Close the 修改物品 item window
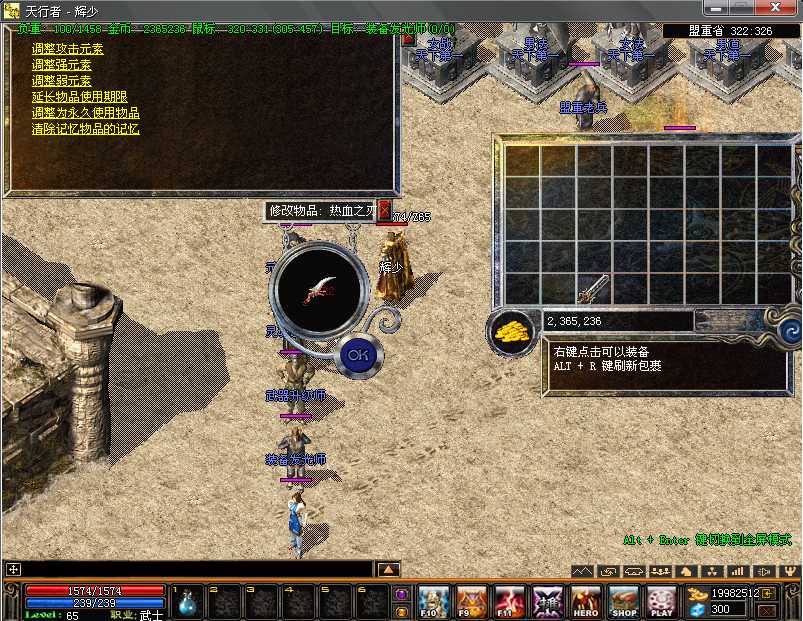 (x=385, y=211)
